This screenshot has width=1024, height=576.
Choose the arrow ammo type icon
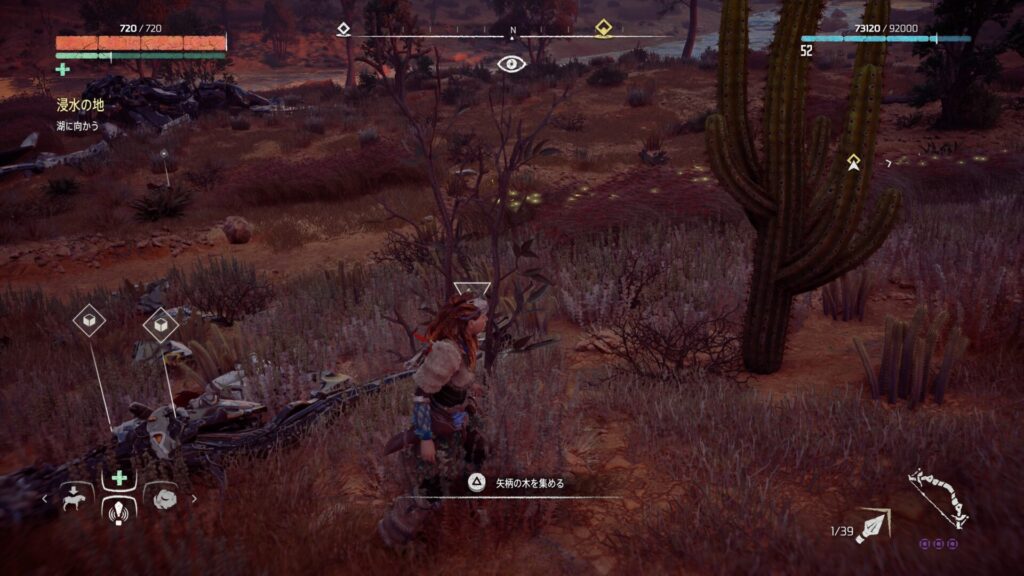tap(873, 524)
